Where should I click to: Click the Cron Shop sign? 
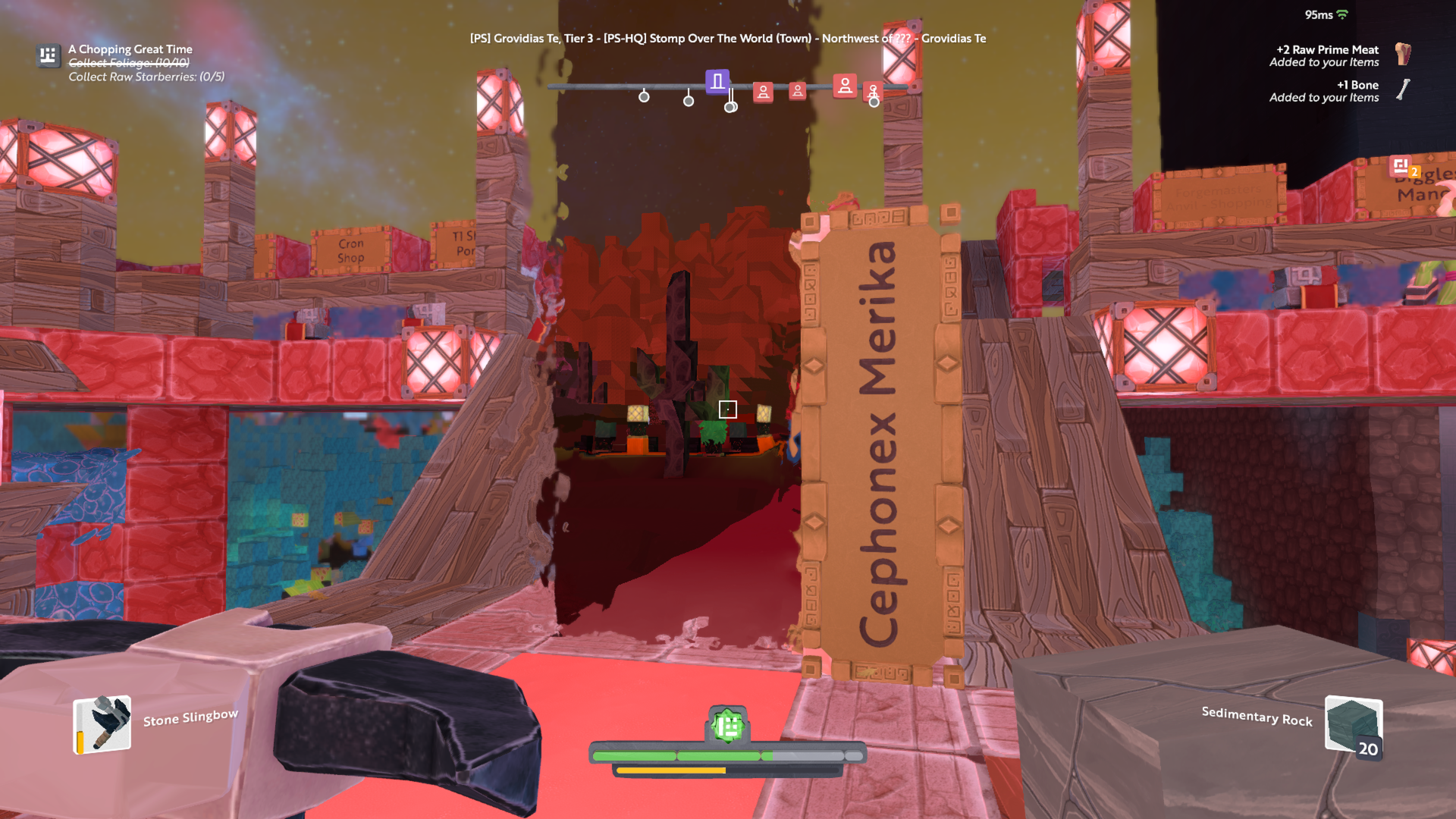click(x=350, y=250)
